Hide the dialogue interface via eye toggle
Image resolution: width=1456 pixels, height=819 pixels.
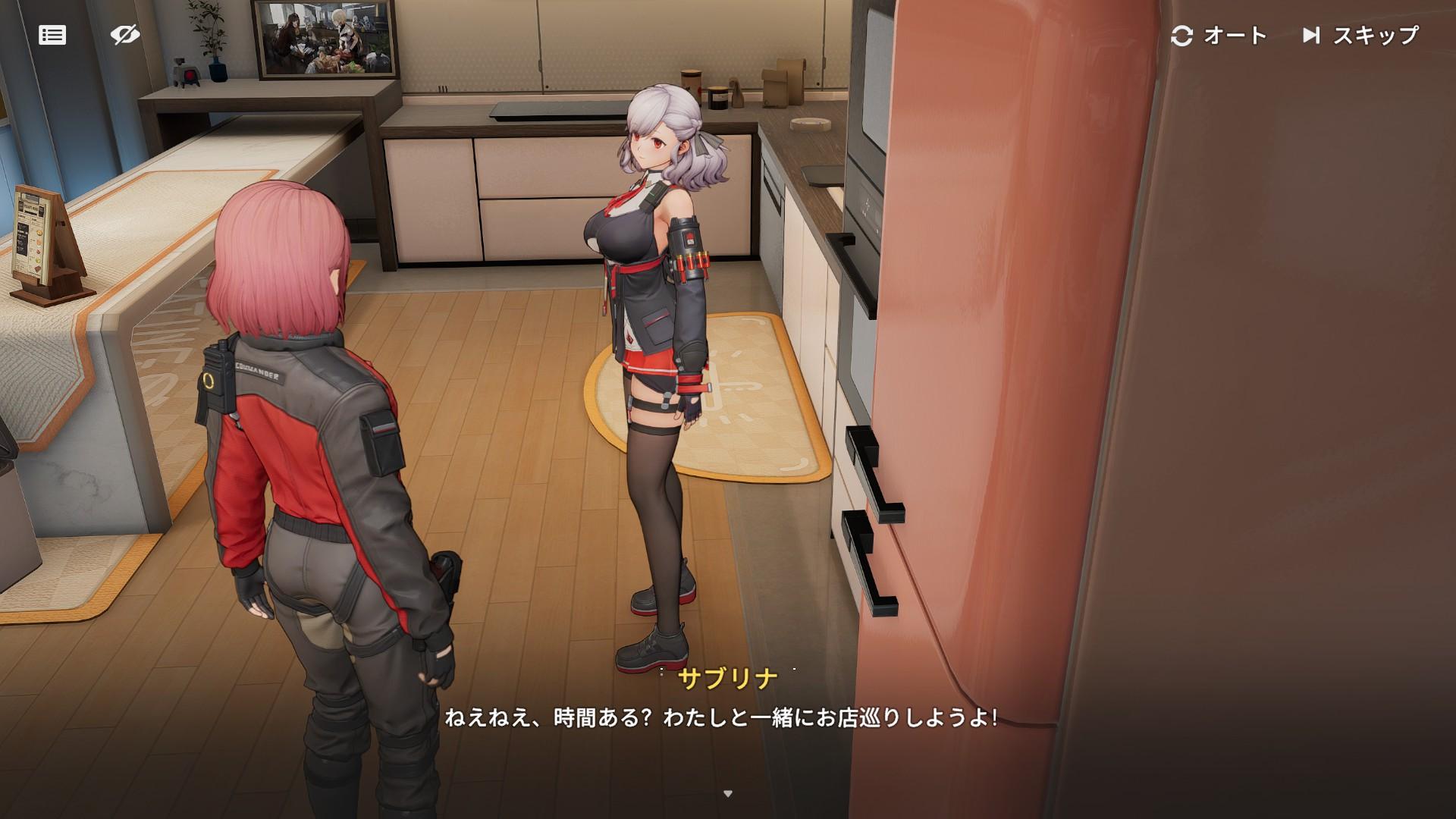(126, 33)
